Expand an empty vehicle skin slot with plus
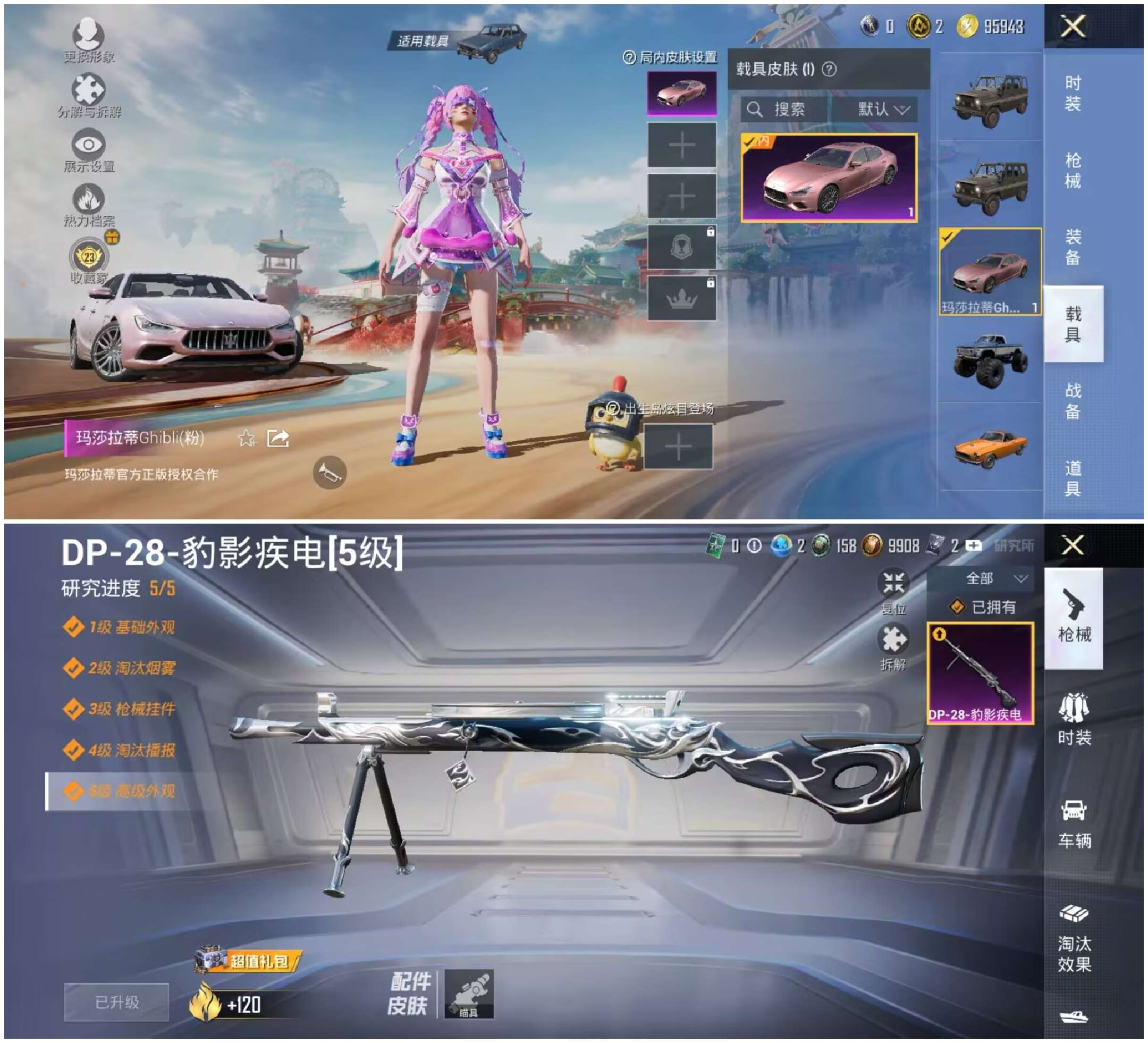 [681, 146]
